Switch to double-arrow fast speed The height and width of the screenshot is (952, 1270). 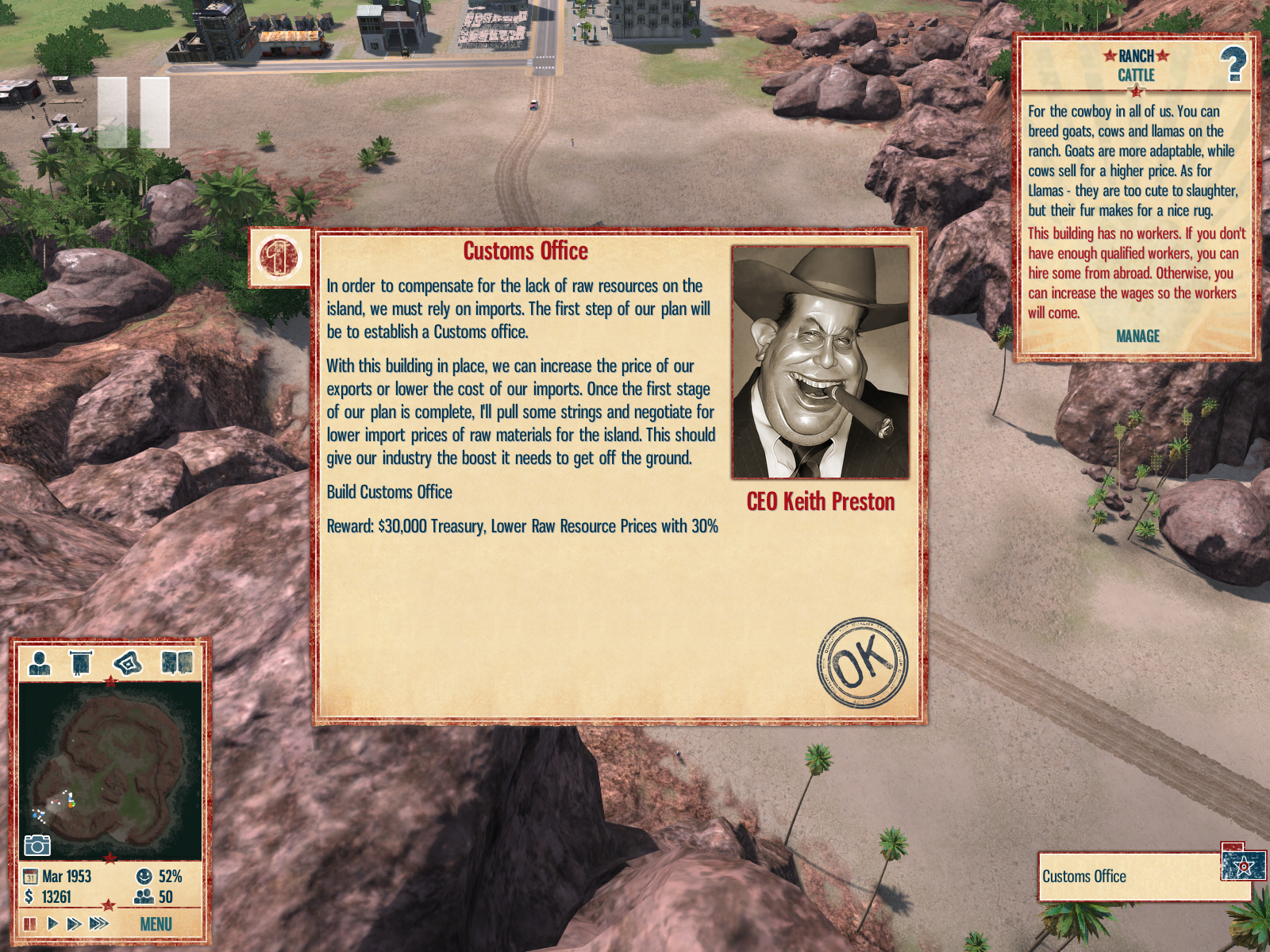[x=75, y=923]
